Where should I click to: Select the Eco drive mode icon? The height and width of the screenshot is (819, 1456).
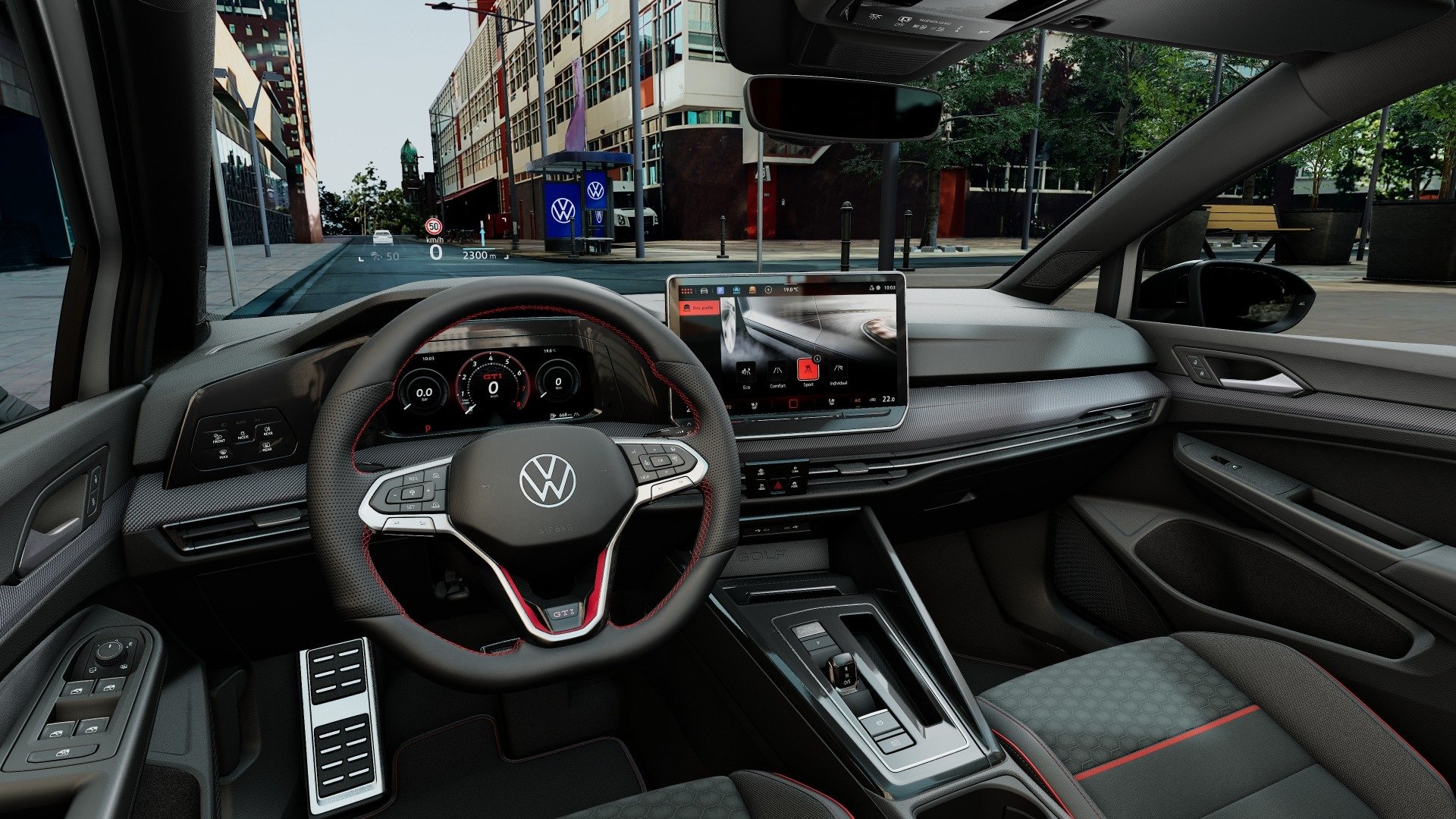(747, 372)
